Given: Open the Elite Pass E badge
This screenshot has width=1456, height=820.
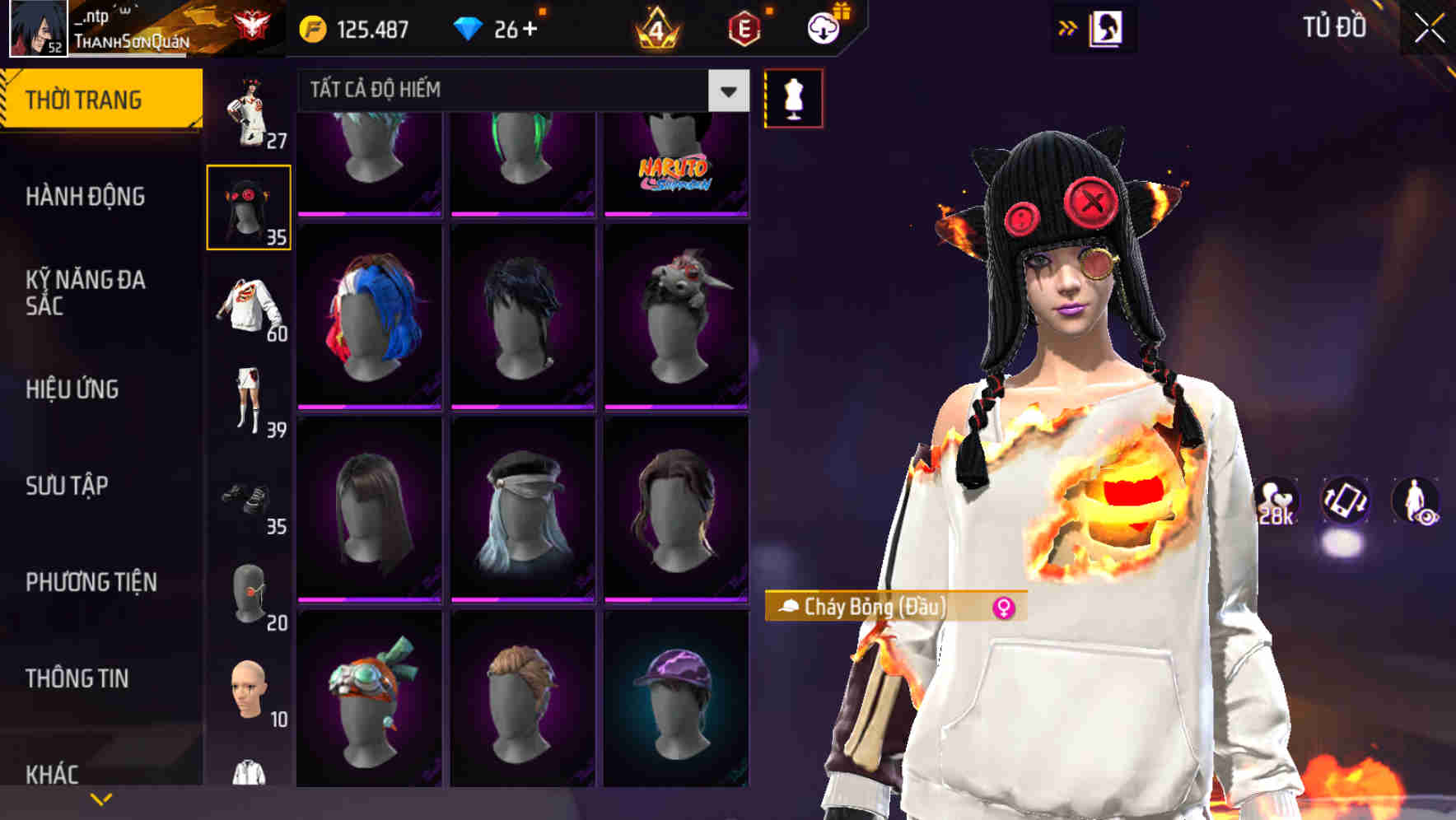Looking at the screenshot, I should click(740, 30).
